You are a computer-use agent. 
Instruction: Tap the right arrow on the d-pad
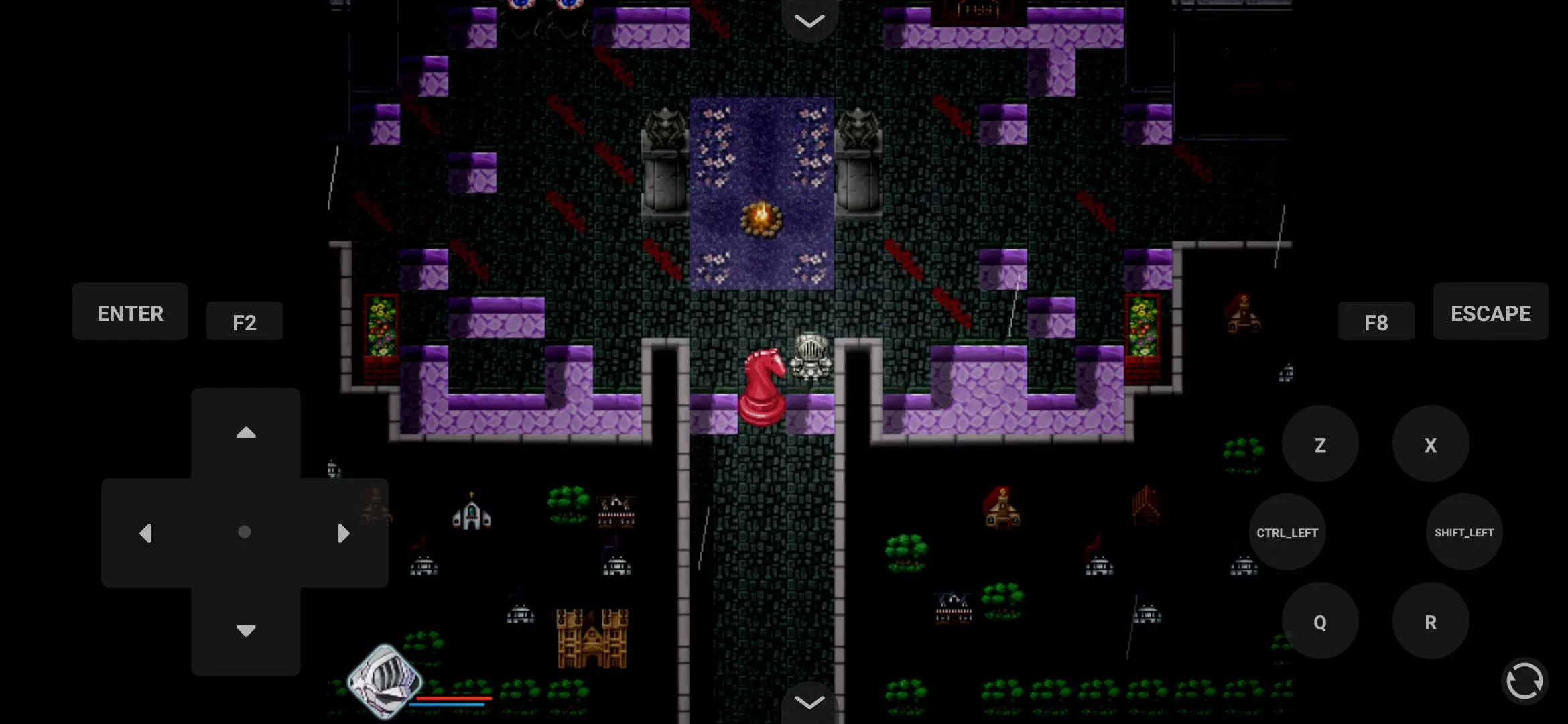[x=344, y=533]
